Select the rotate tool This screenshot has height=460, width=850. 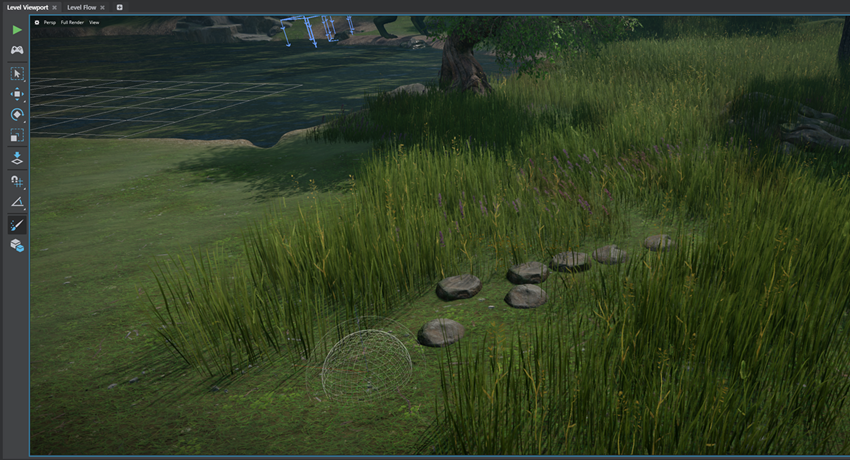17,114
